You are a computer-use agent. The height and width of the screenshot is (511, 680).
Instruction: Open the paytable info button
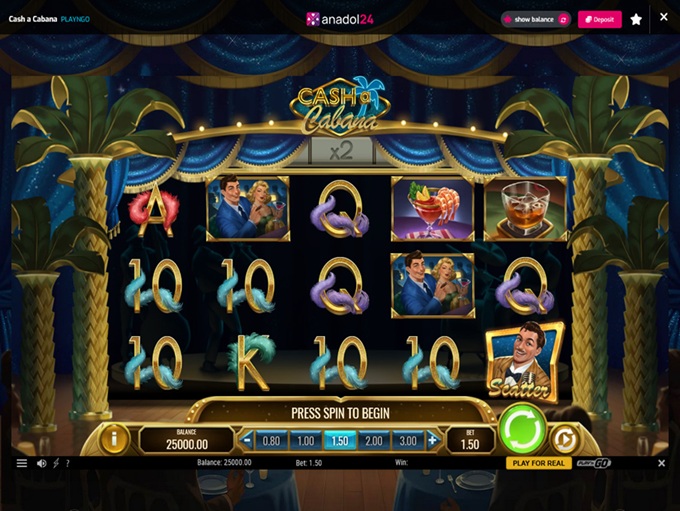pos(114,439)
